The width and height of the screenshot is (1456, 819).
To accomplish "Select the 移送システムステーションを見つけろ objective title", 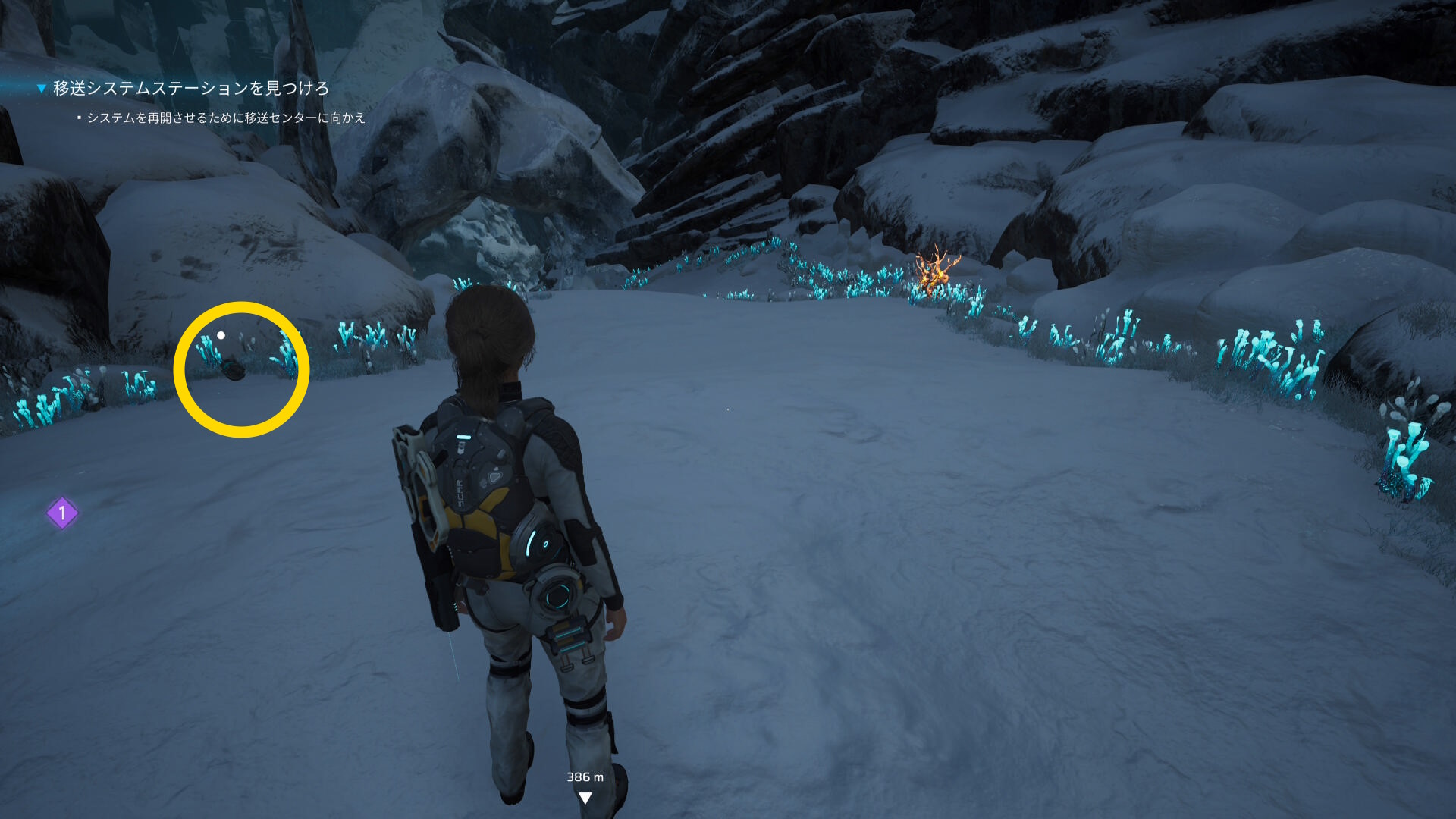I will [x=190, y=89].
